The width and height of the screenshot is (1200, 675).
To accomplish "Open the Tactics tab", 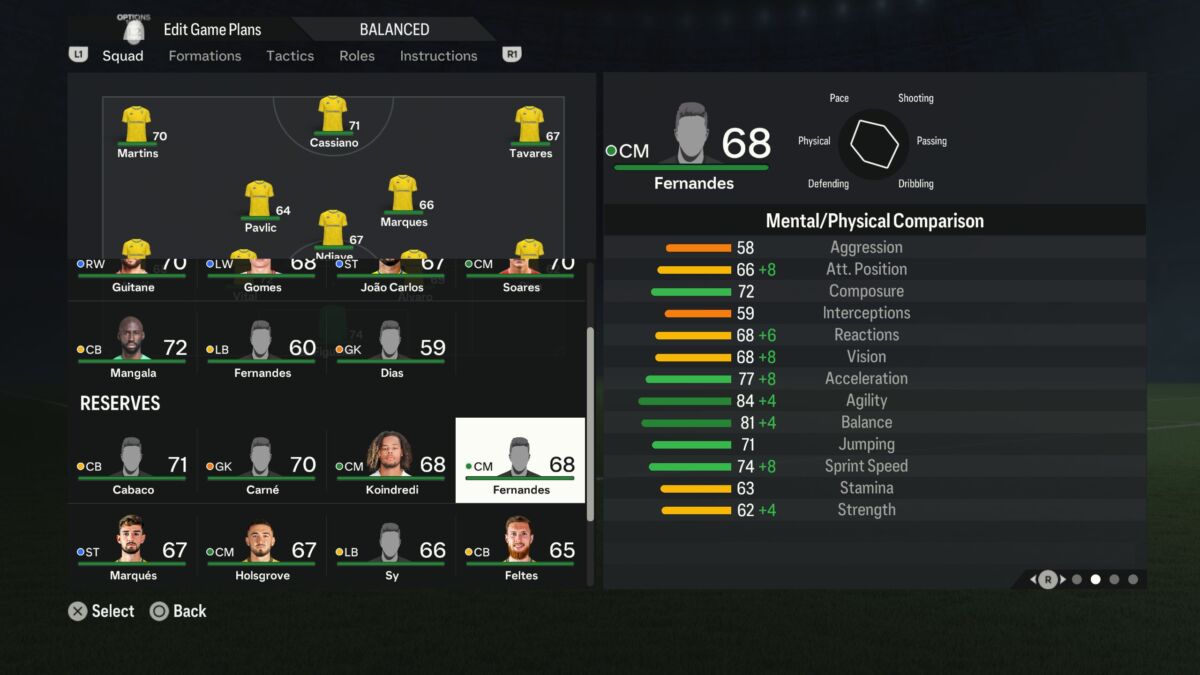I will [290, 56].
